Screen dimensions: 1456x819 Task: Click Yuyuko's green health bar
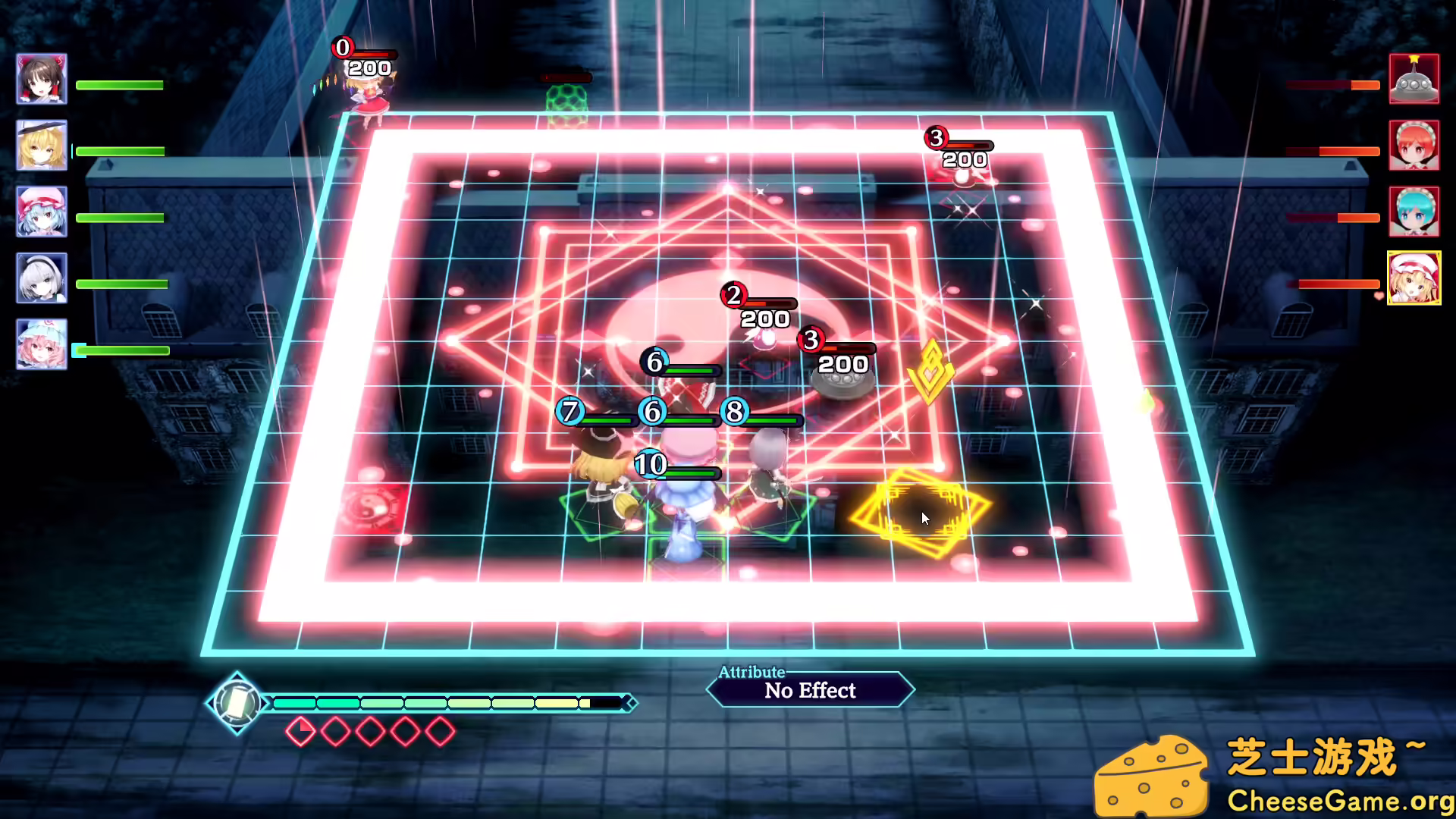coord(121,350)
